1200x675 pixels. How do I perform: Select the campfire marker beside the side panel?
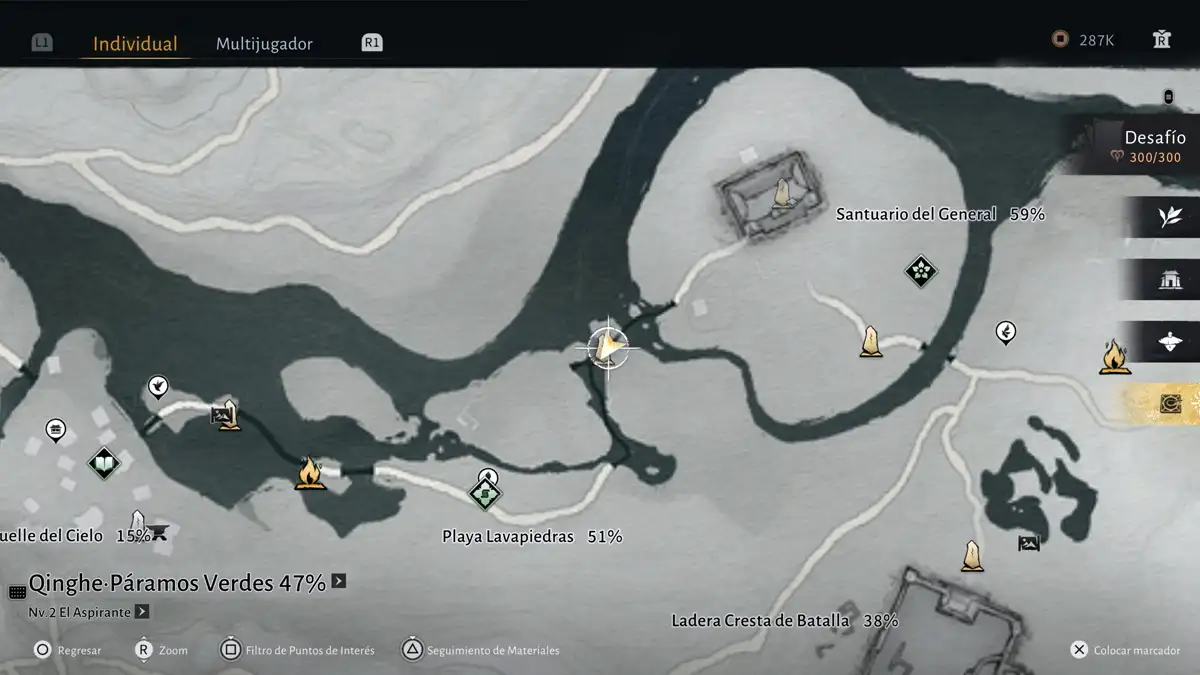pyautogui.click(x=1112, y=356)
